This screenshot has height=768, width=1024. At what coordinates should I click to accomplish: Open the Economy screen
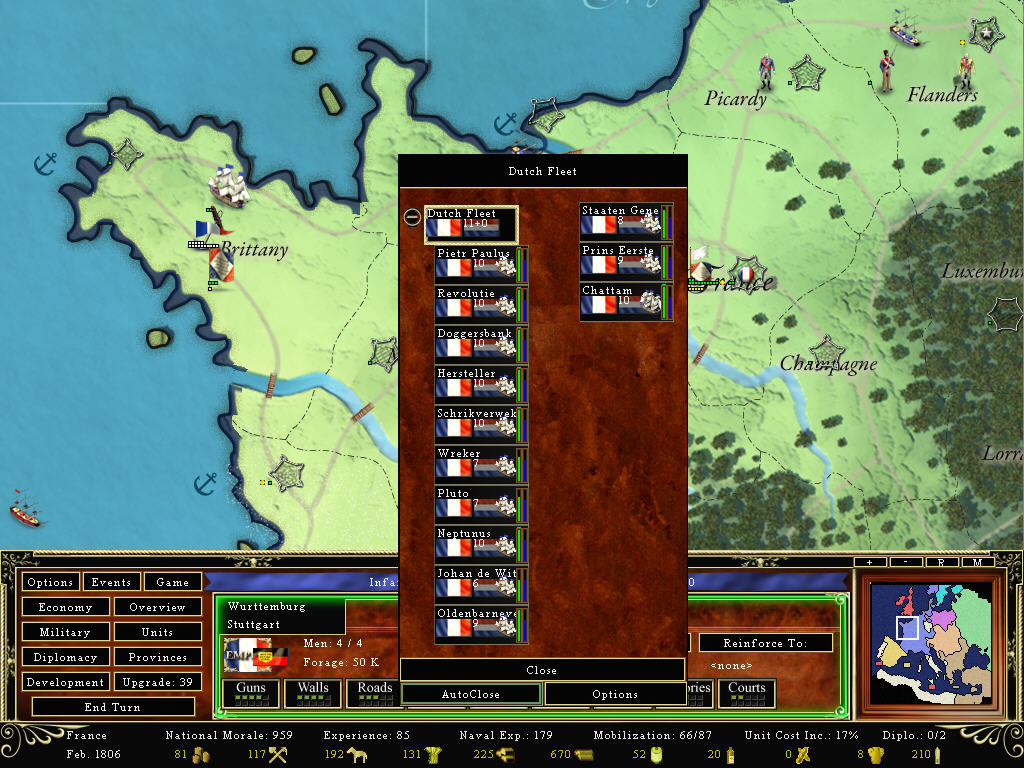pos(65,607)
